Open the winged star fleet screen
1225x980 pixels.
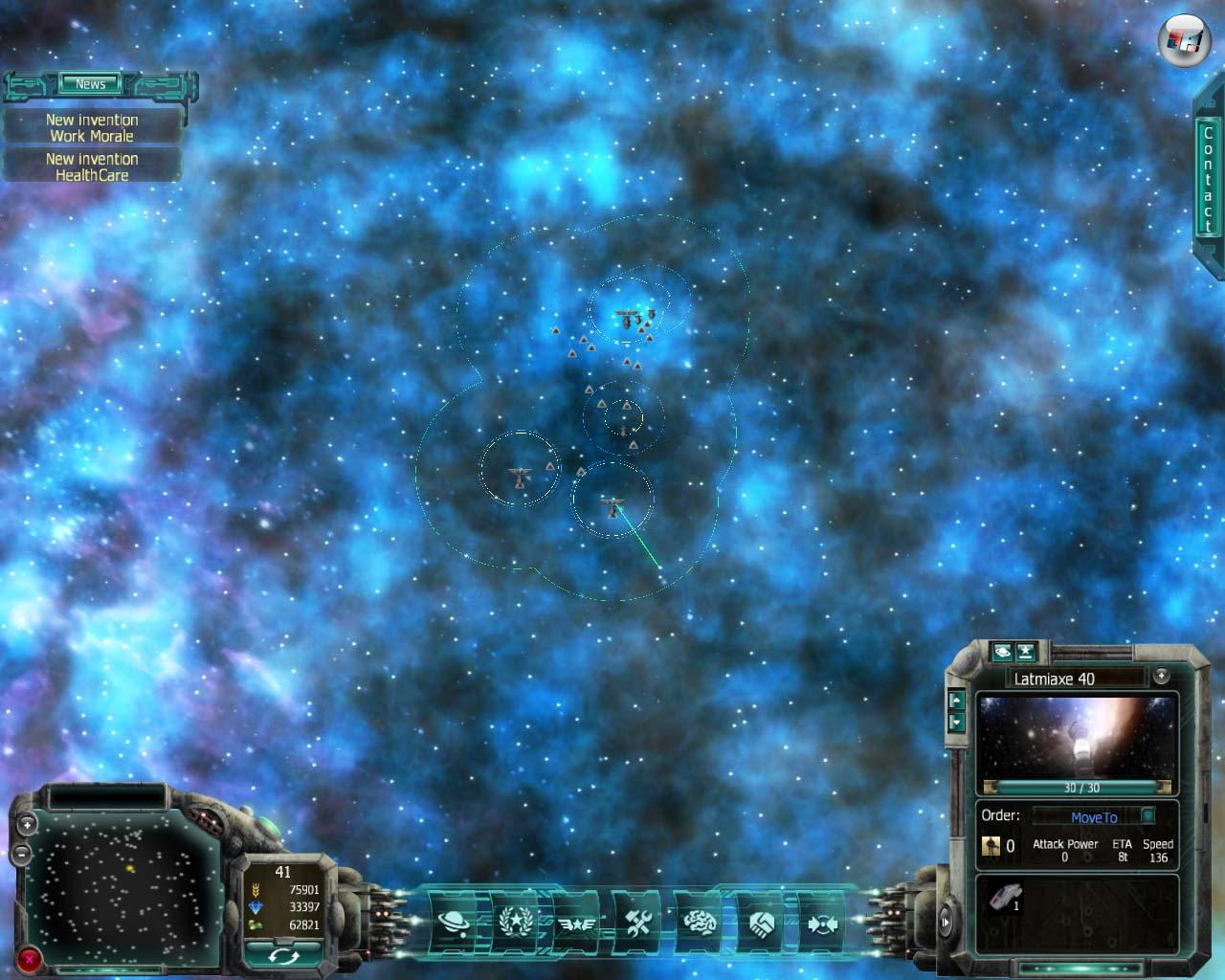coord(576,924)
